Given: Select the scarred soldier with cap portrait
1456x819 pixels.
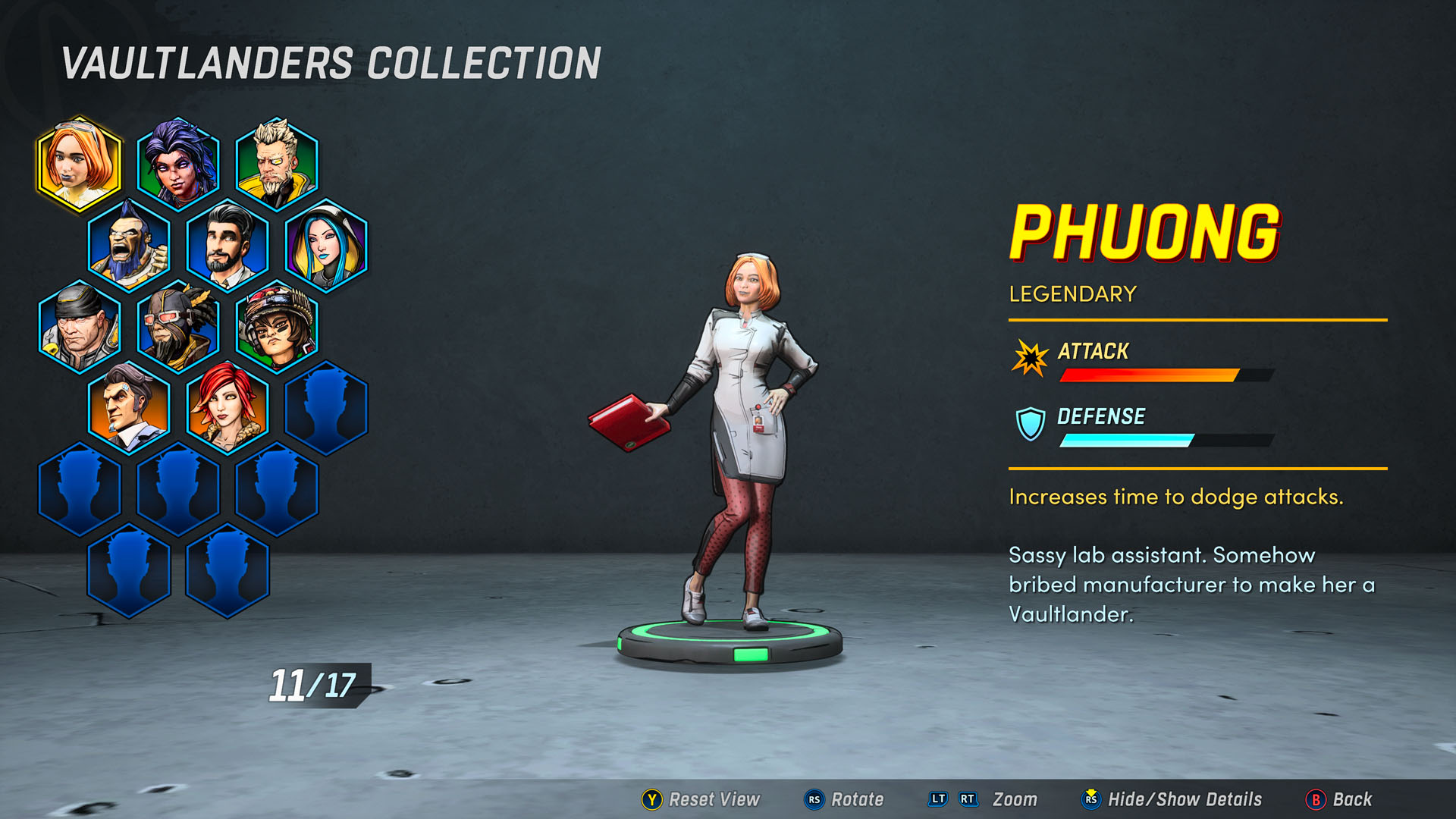Looking at the screenshot, I should 80,327.
